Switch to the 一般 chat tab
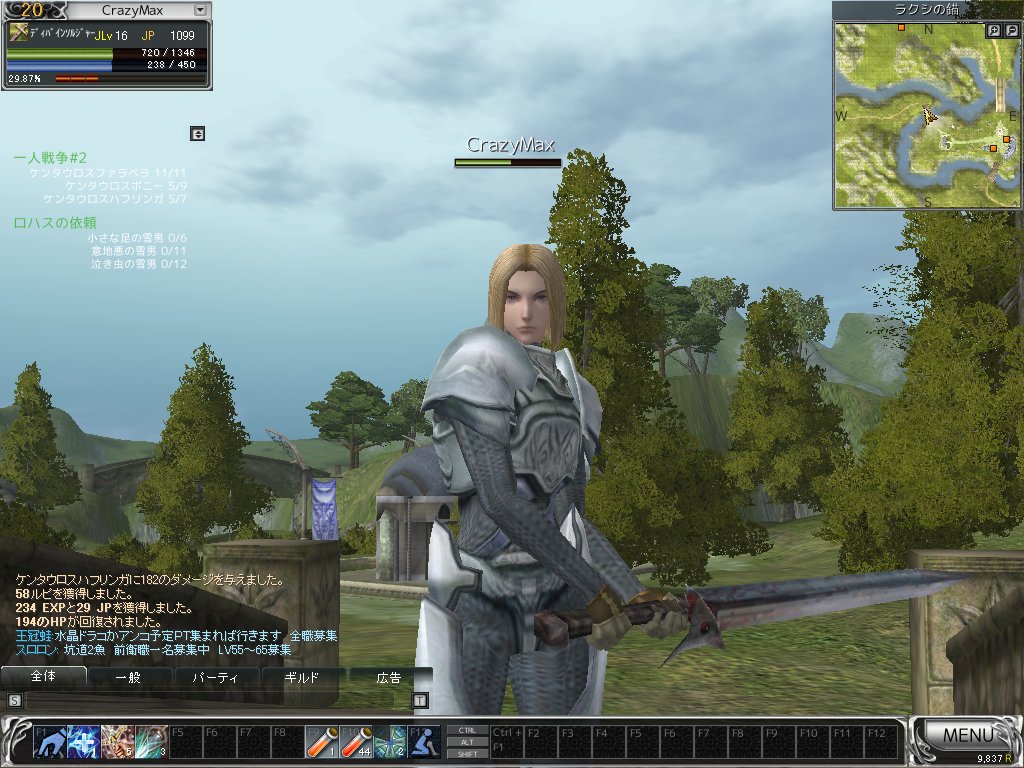 [129, 677]
